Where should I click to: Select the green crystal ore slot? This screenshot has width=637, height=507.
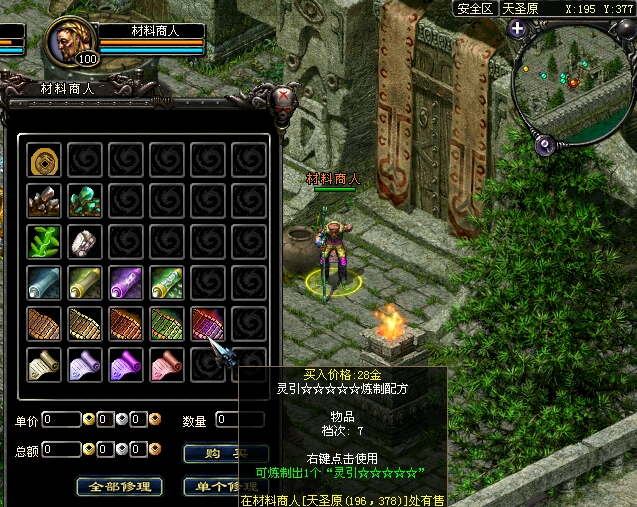[85, 201]
